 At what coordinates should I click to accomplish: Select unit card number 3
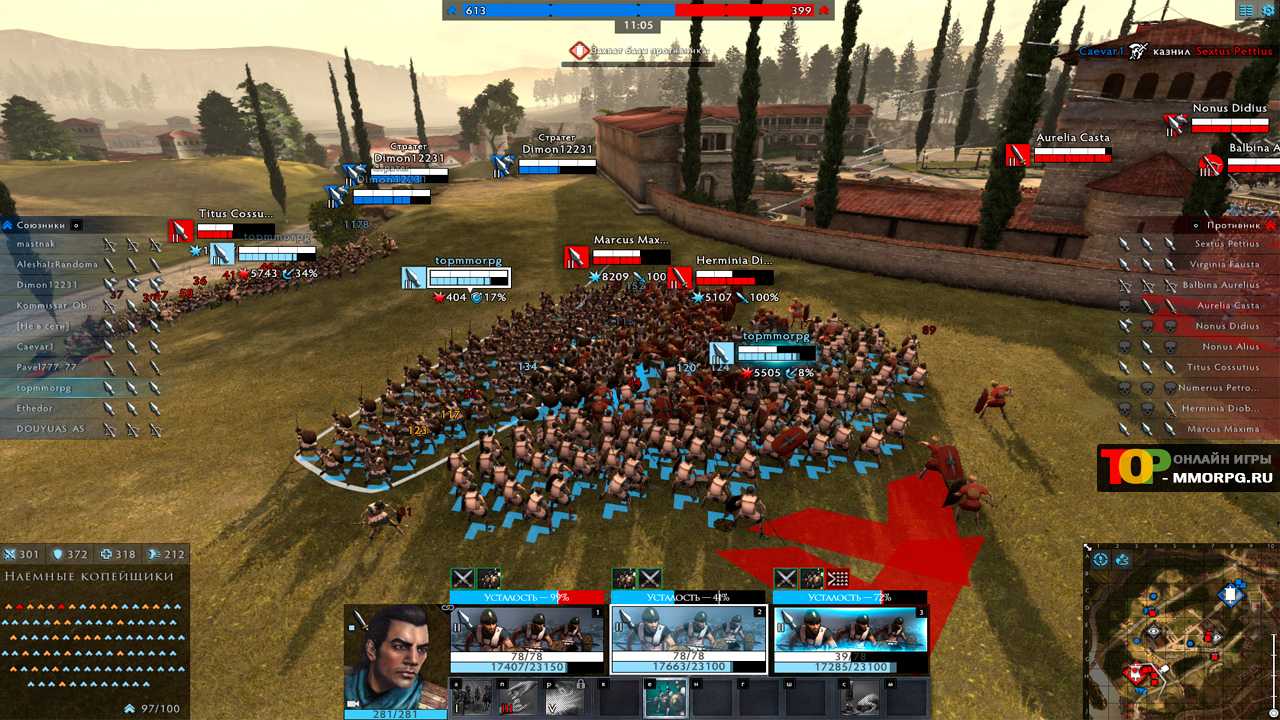[x=850, y=638]
